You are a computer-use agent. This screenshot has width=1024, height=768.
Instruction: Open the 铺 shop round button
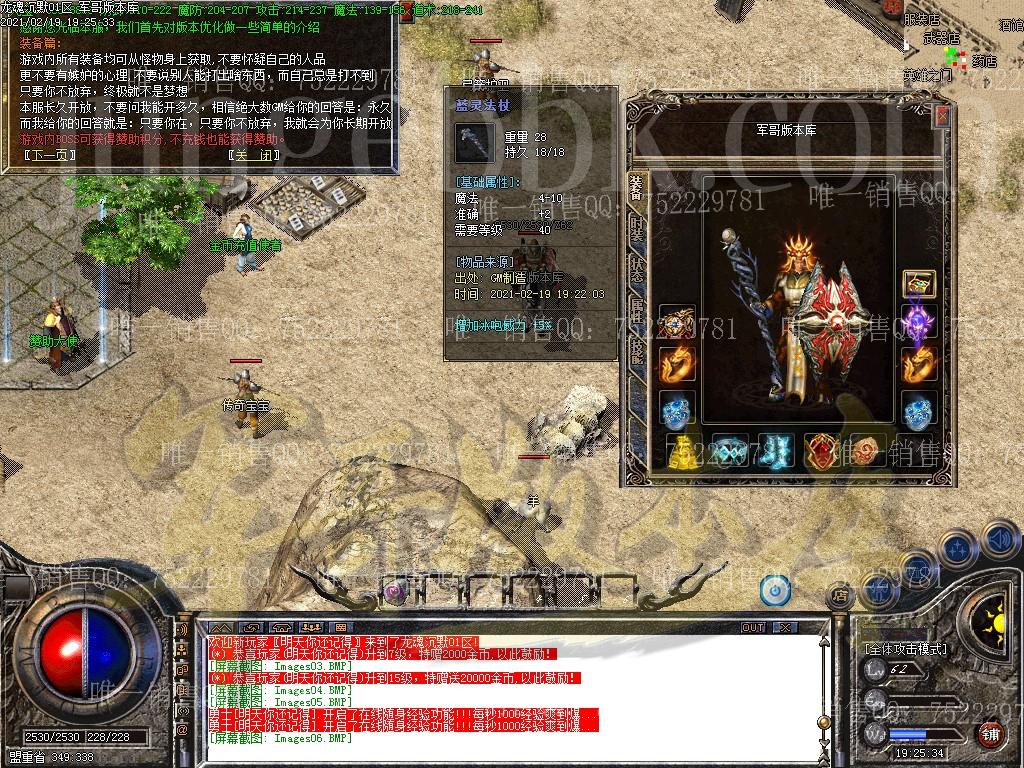click(990, 734)
